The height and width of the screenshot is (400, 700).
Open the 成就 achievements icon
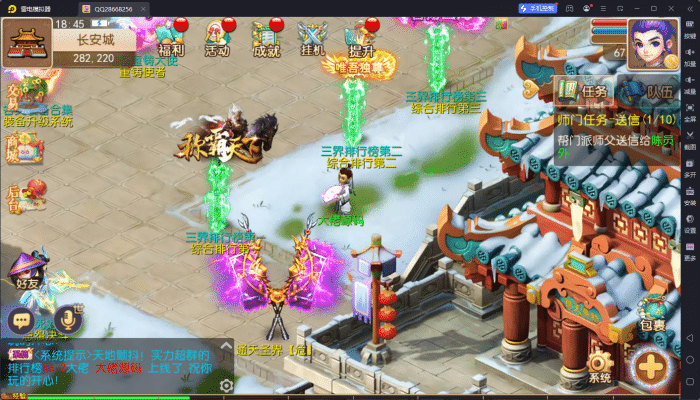click(266, 41)
